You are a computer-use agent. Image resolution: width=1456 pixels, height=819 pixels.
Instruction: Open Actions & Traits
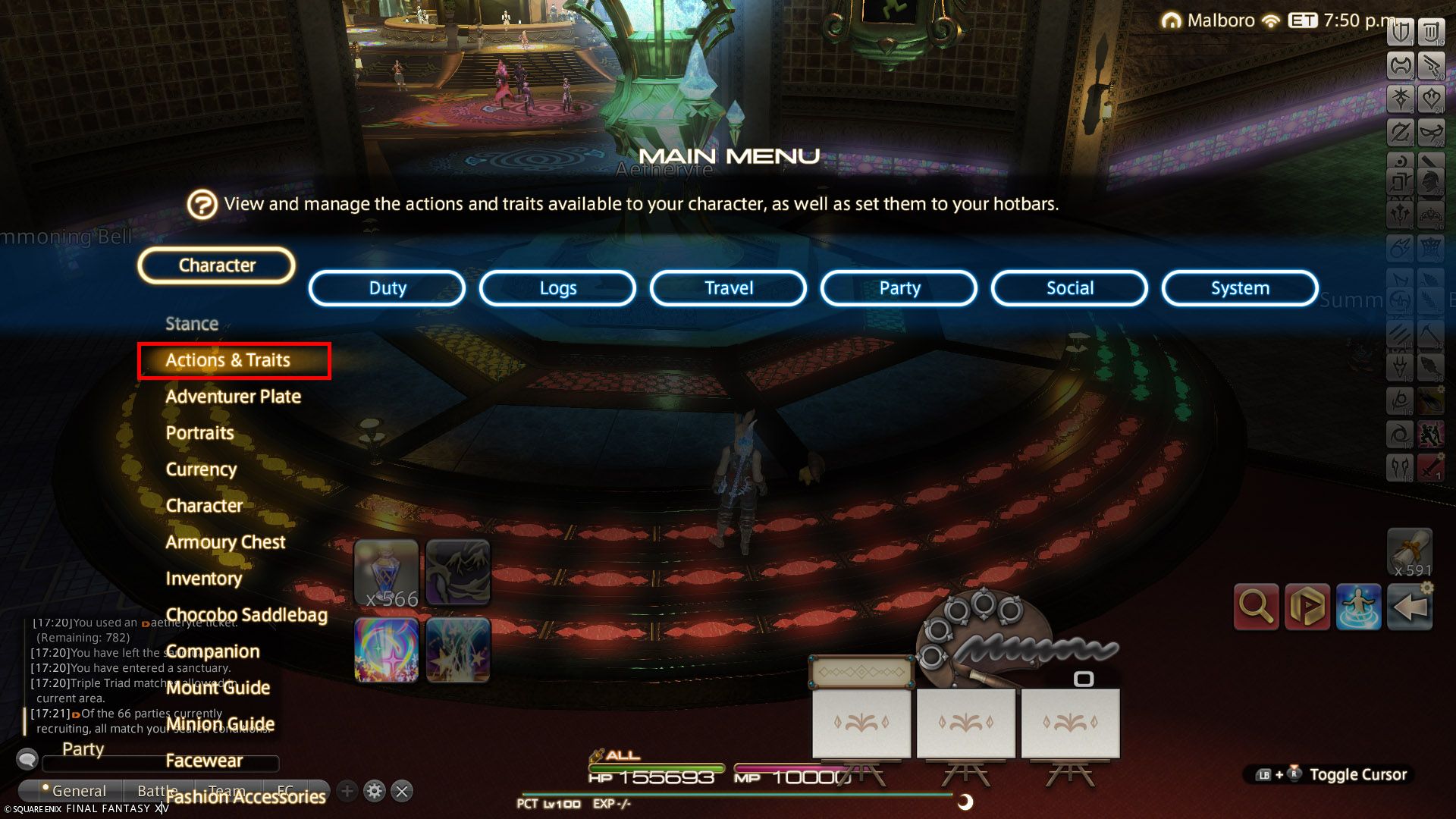click(227, 360)
